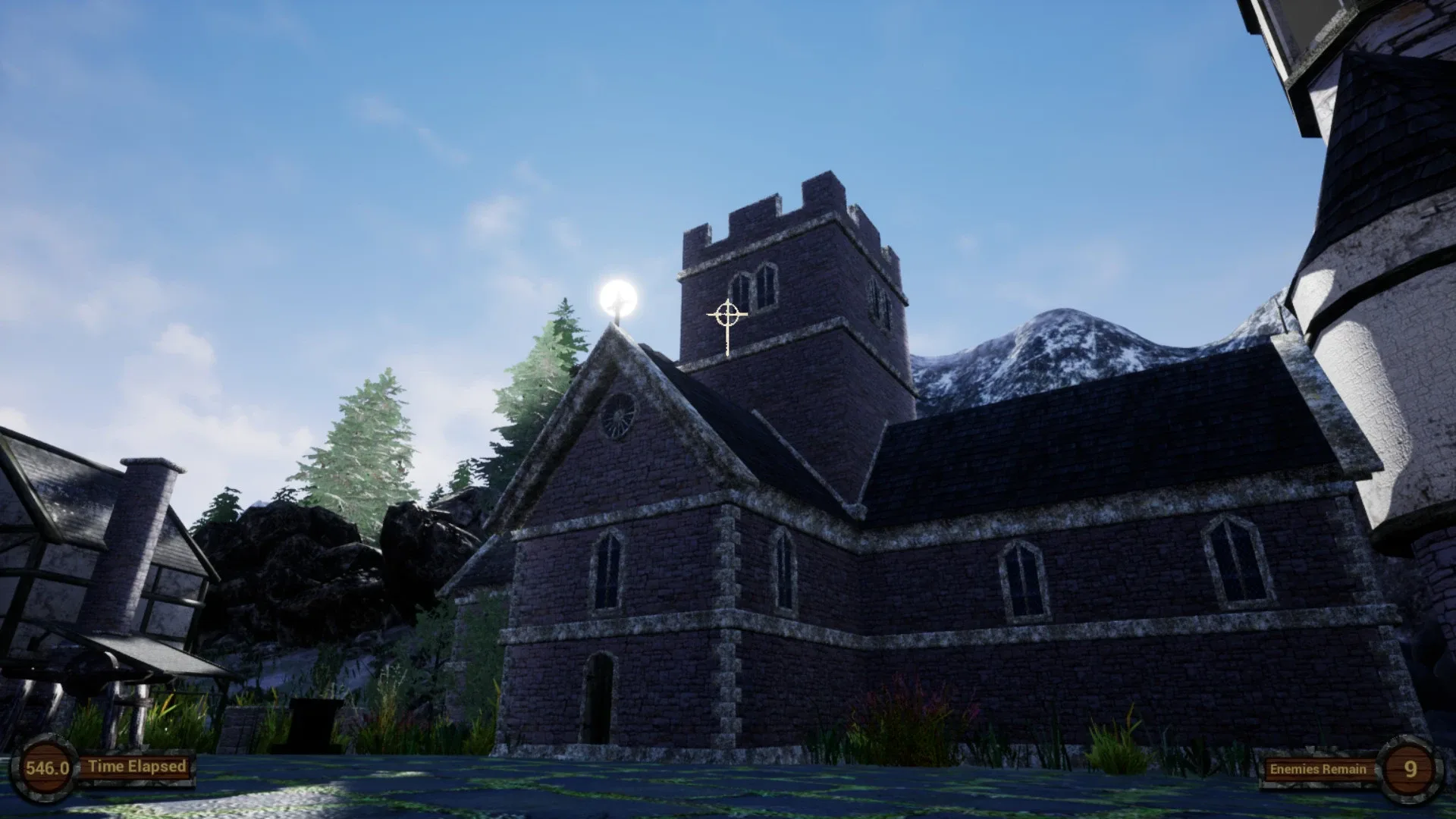Image resolution: width=1456 pixels, height=819 pixels.
Task: Click the crosshair reticle icon
Action: click(x=727, y=312)
